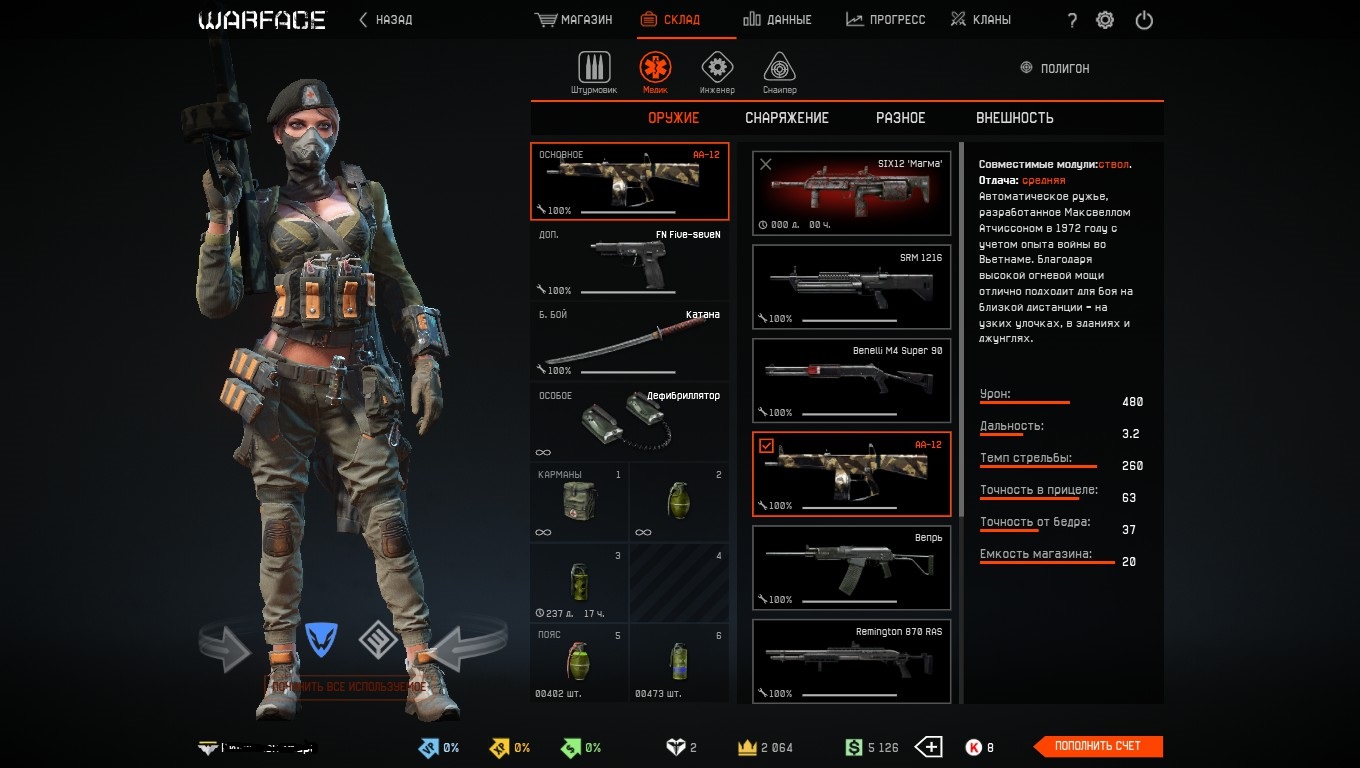This screenshot has width=1360, height=768.
Task: Select the Снайпер class
Action: [780, 72]
